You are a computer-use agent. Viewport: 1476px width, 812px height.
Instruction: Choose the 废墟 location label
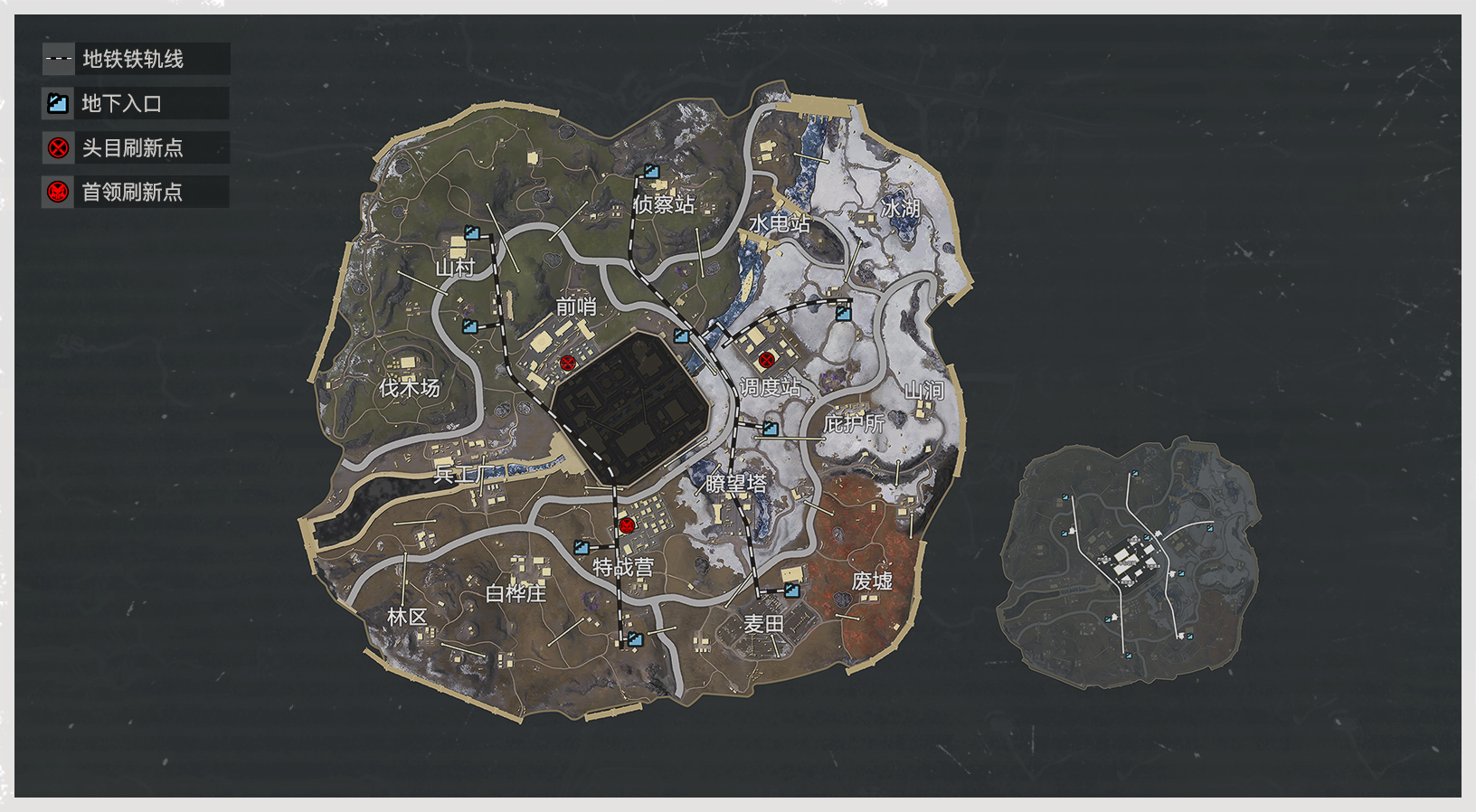tap(872, 581)
